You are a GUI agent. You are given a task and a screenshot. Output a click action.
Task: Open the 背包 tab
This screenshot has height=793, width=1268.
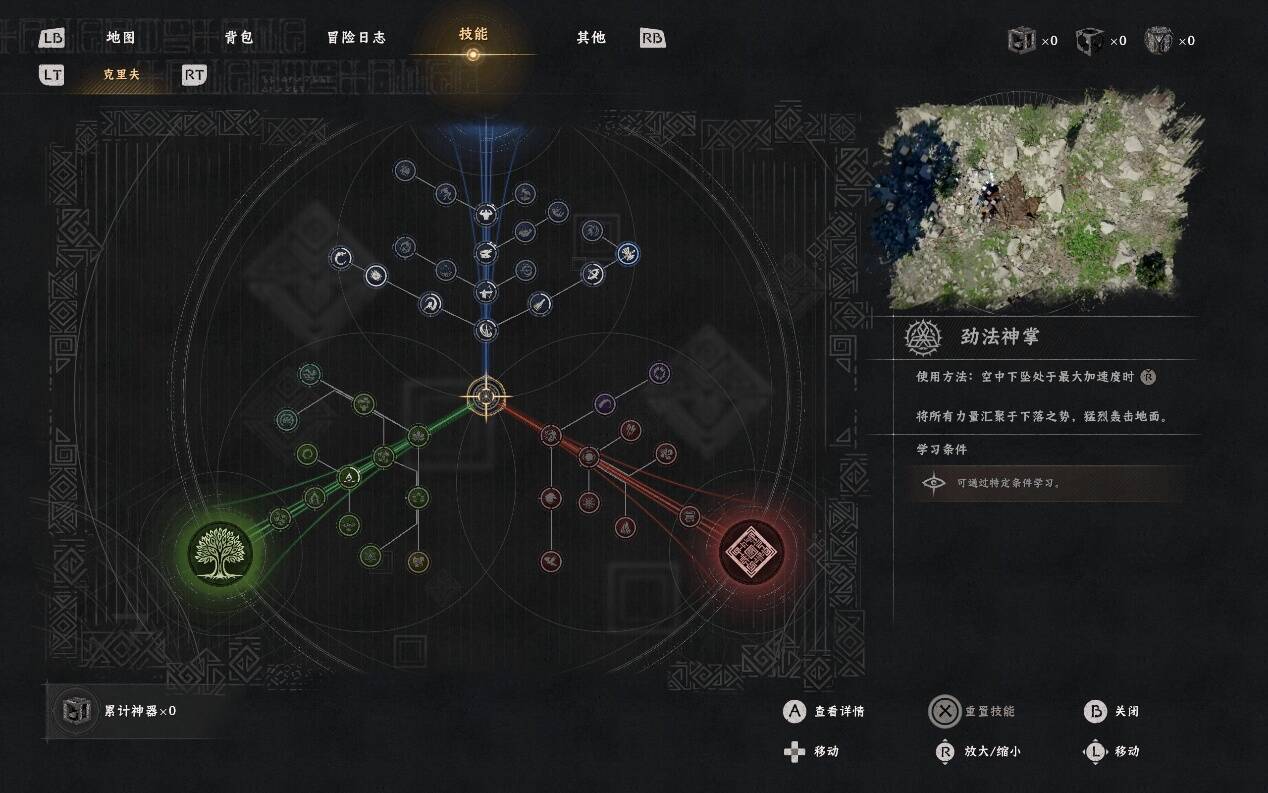pyautogui.click(x=239, y=38)
